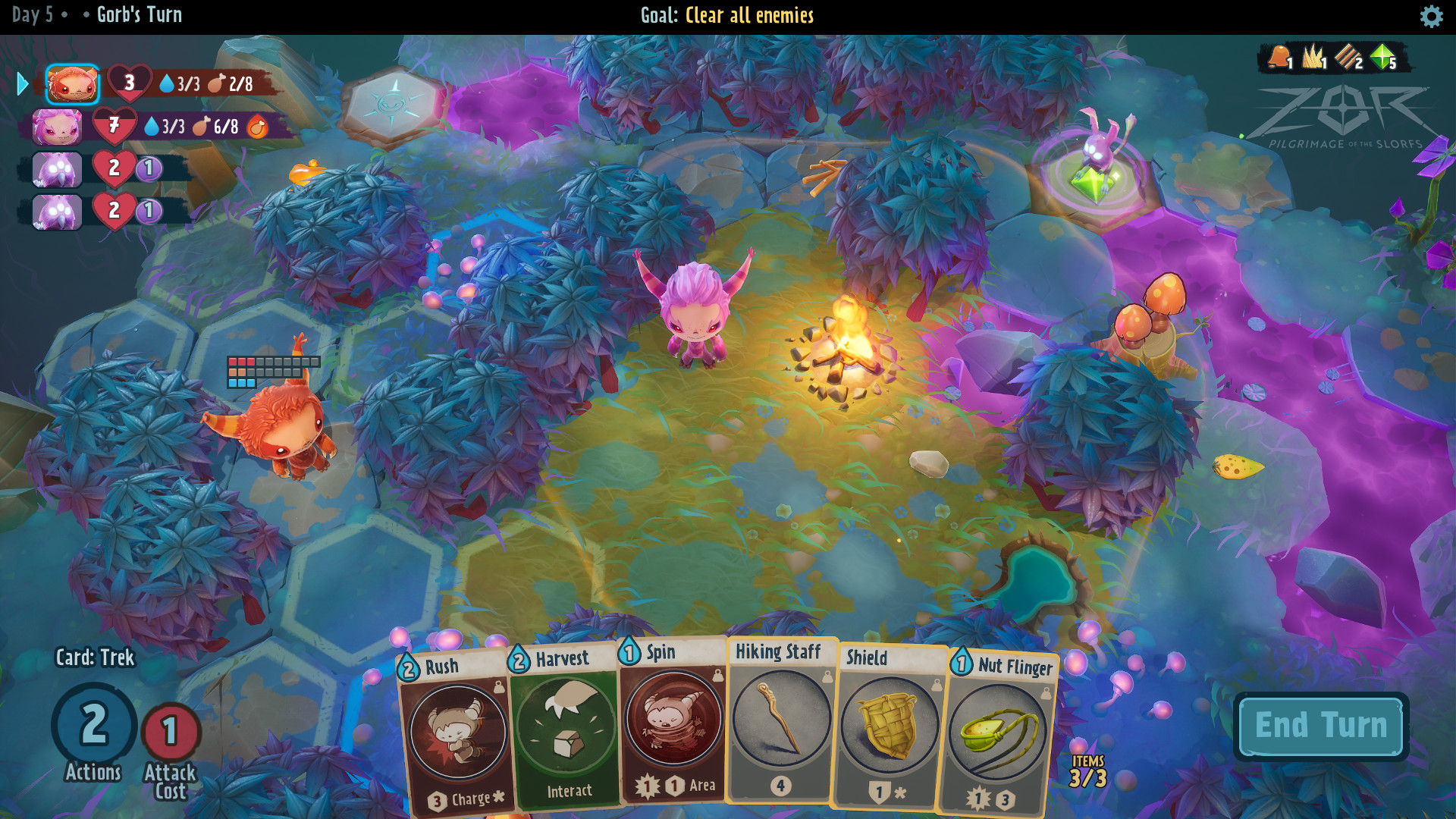1456x819 pixels.
Task: Expand the enemy slorf health bar
Action: 112,169
